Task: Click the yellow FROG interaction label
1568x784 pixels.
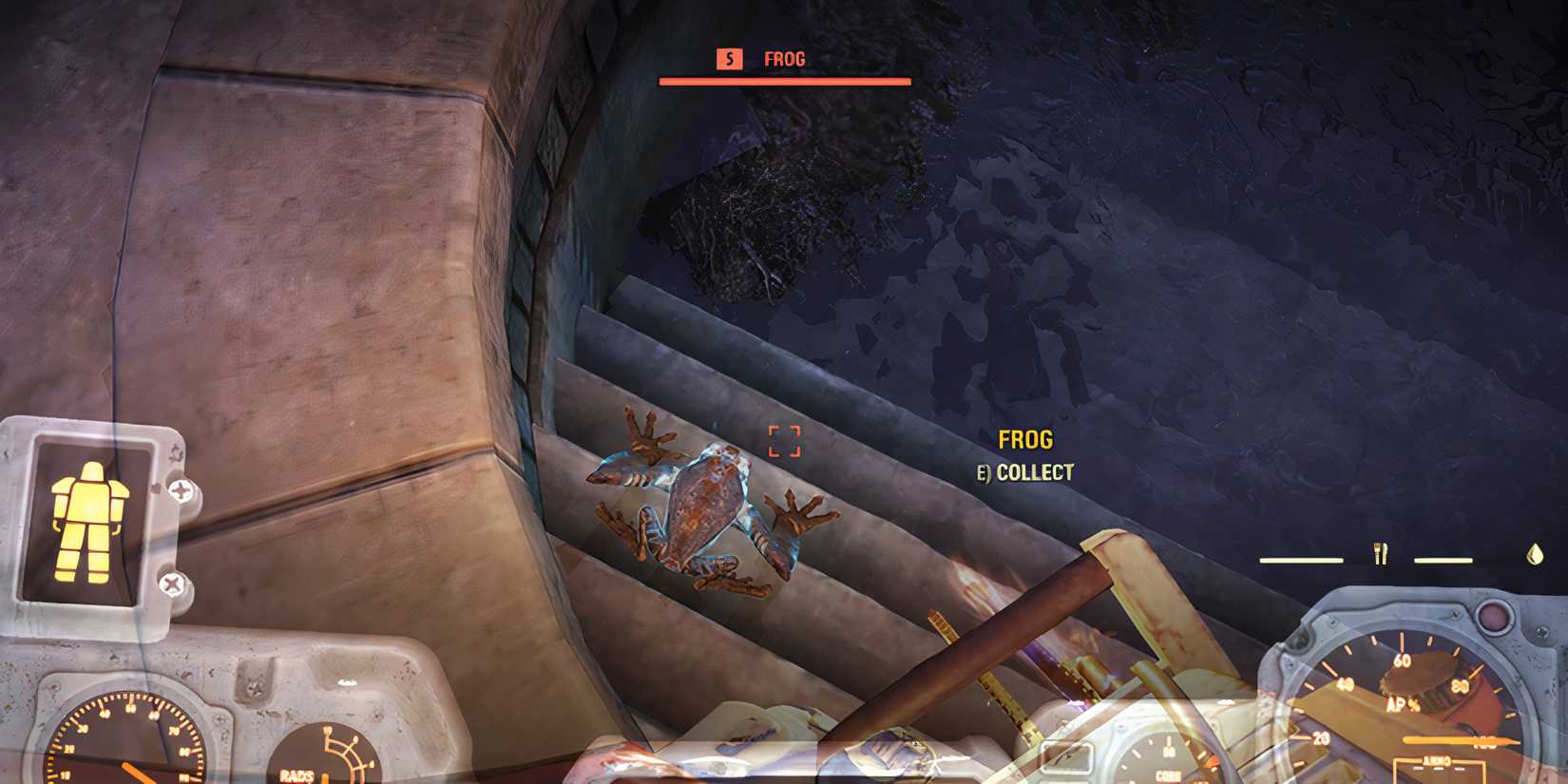Action: click(1024, 440)
